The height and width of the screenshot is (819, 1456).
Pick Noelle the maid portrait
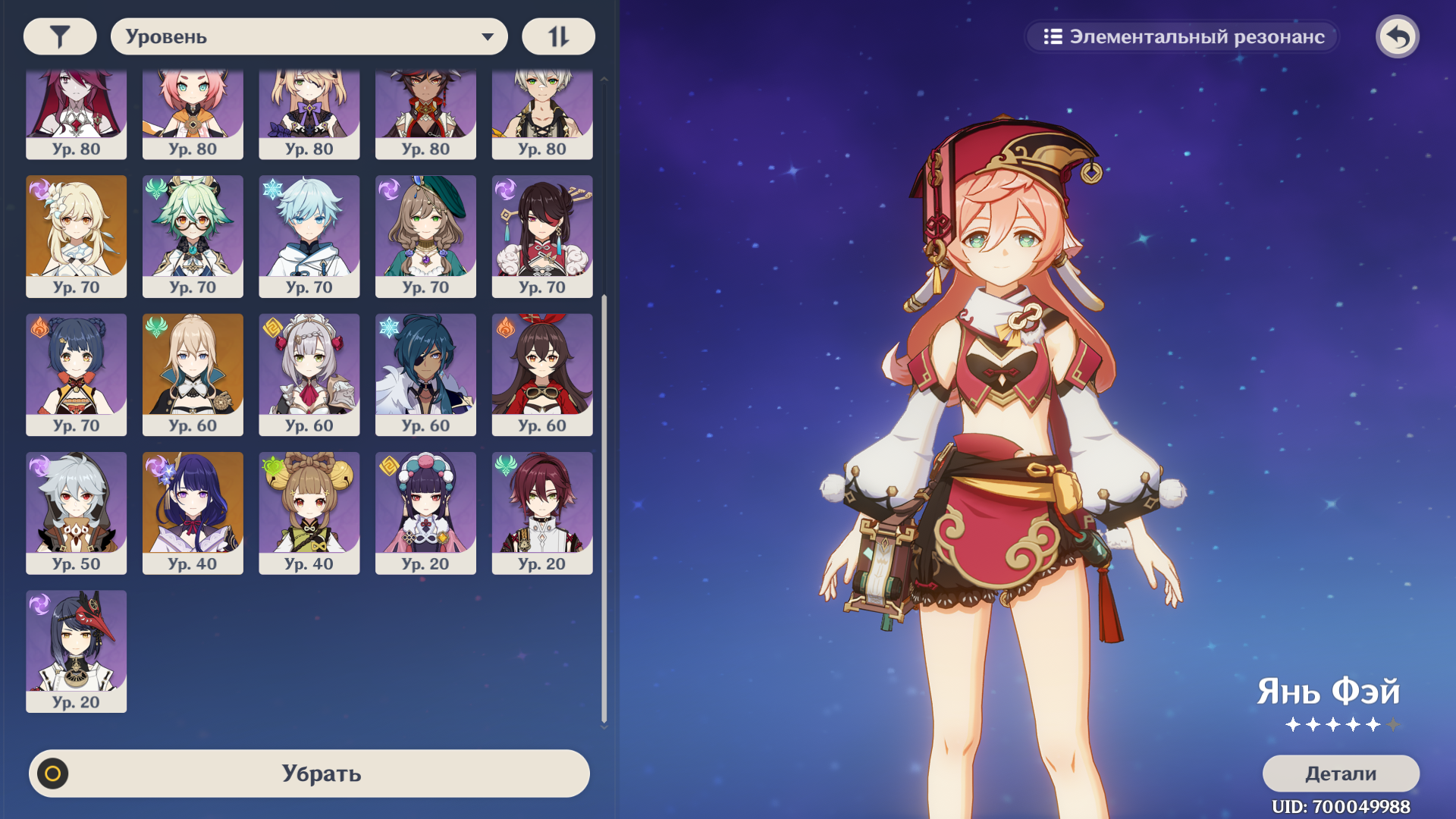pyautogui.click(x=309, y=374)
